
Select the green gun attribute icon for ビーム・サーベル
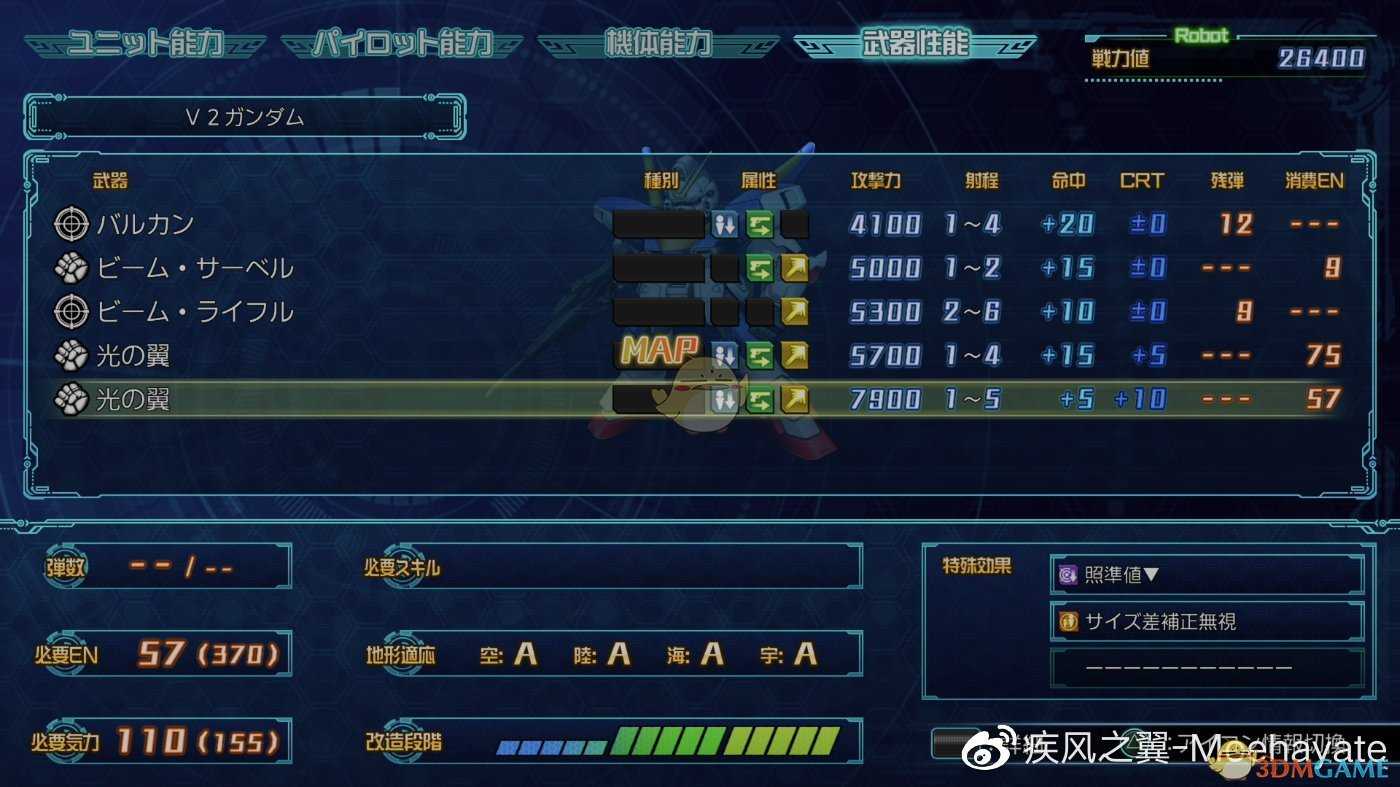coord(757,268)
